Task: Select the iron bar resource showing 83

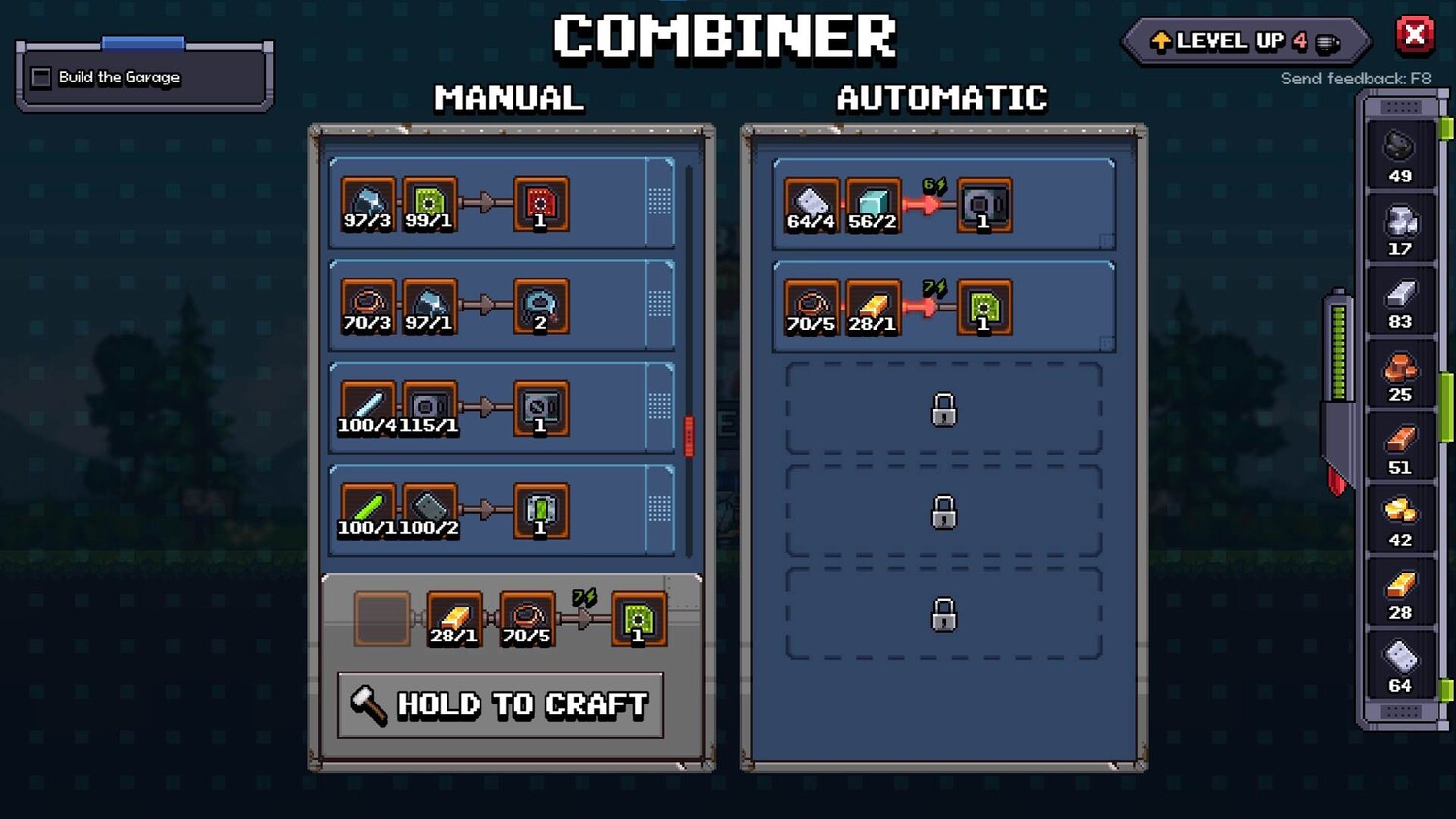Action: pos(1400,302)
